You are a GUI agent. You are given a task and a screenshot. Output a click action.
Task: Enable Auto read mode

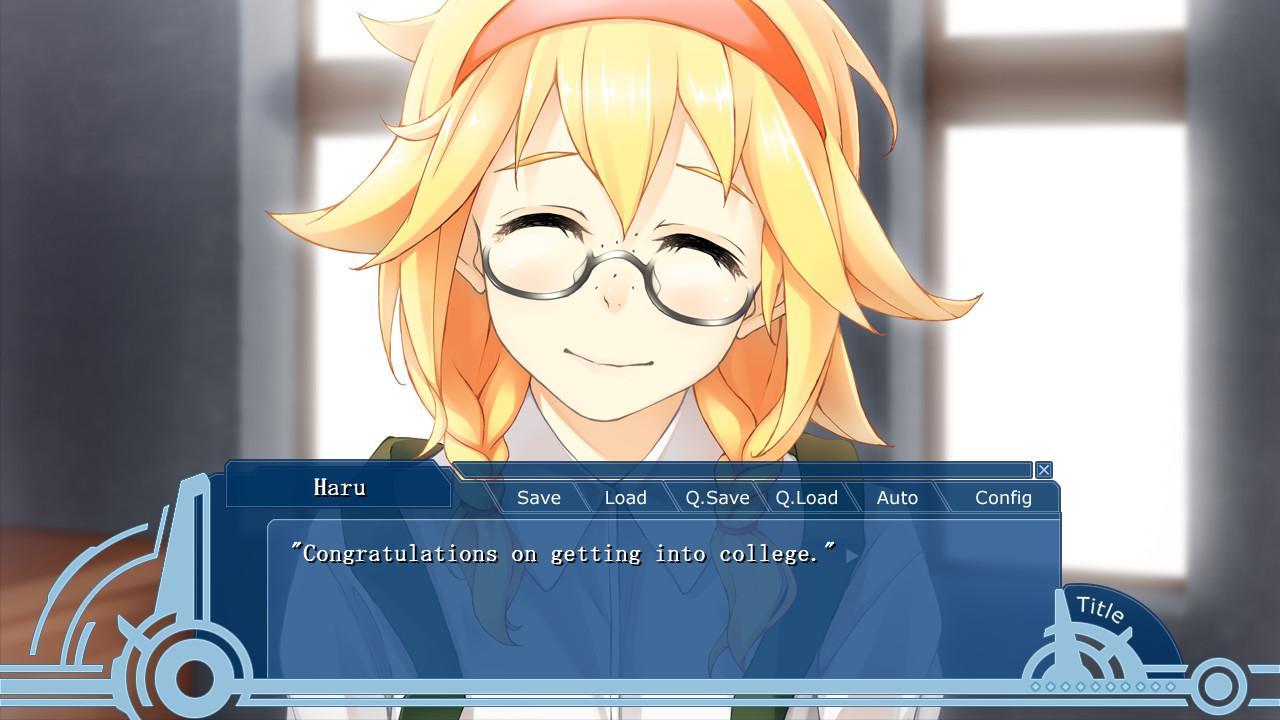[897, 497]
